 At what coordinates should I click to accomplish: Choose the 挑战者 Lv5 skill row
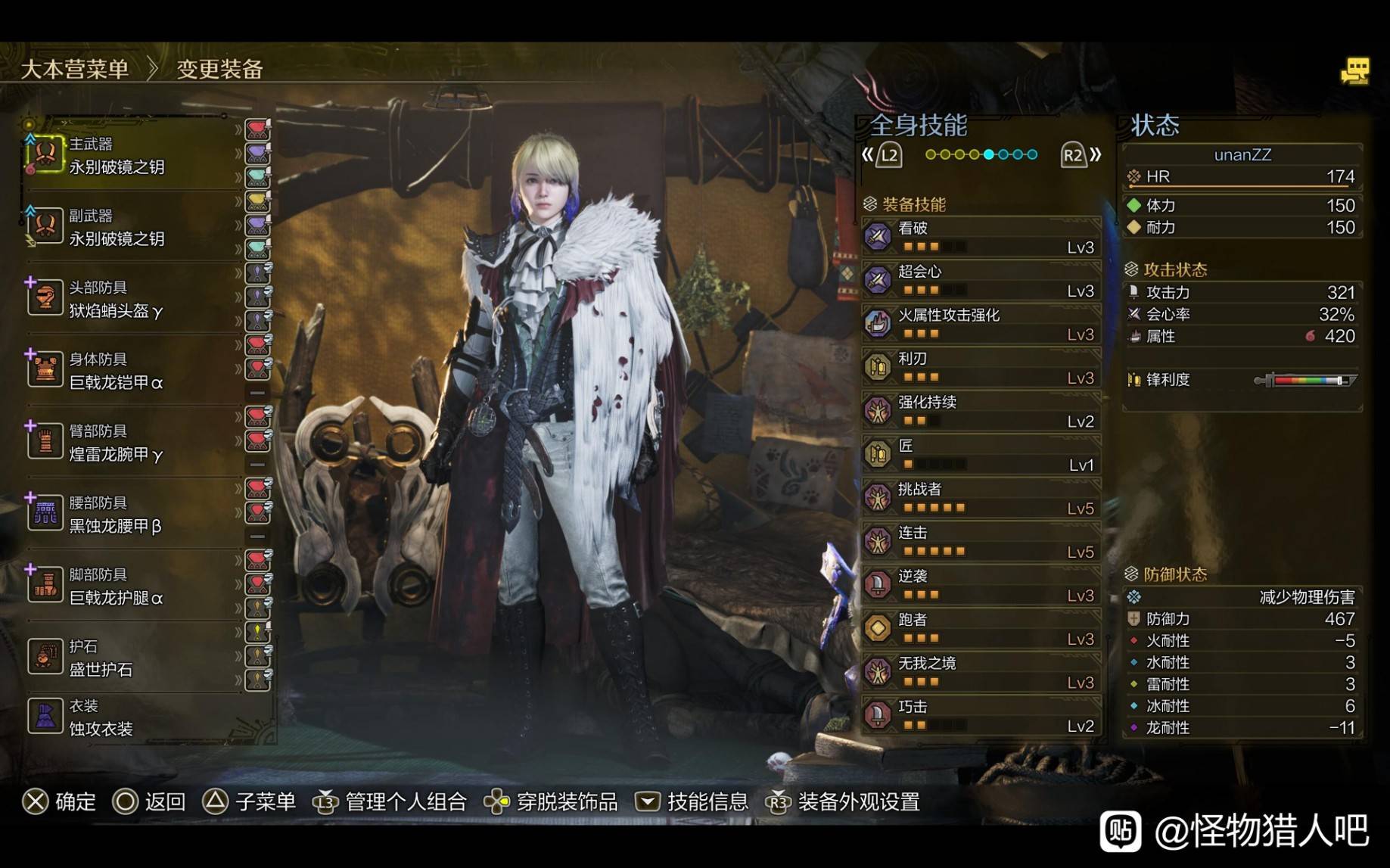(x=981, y=498)
